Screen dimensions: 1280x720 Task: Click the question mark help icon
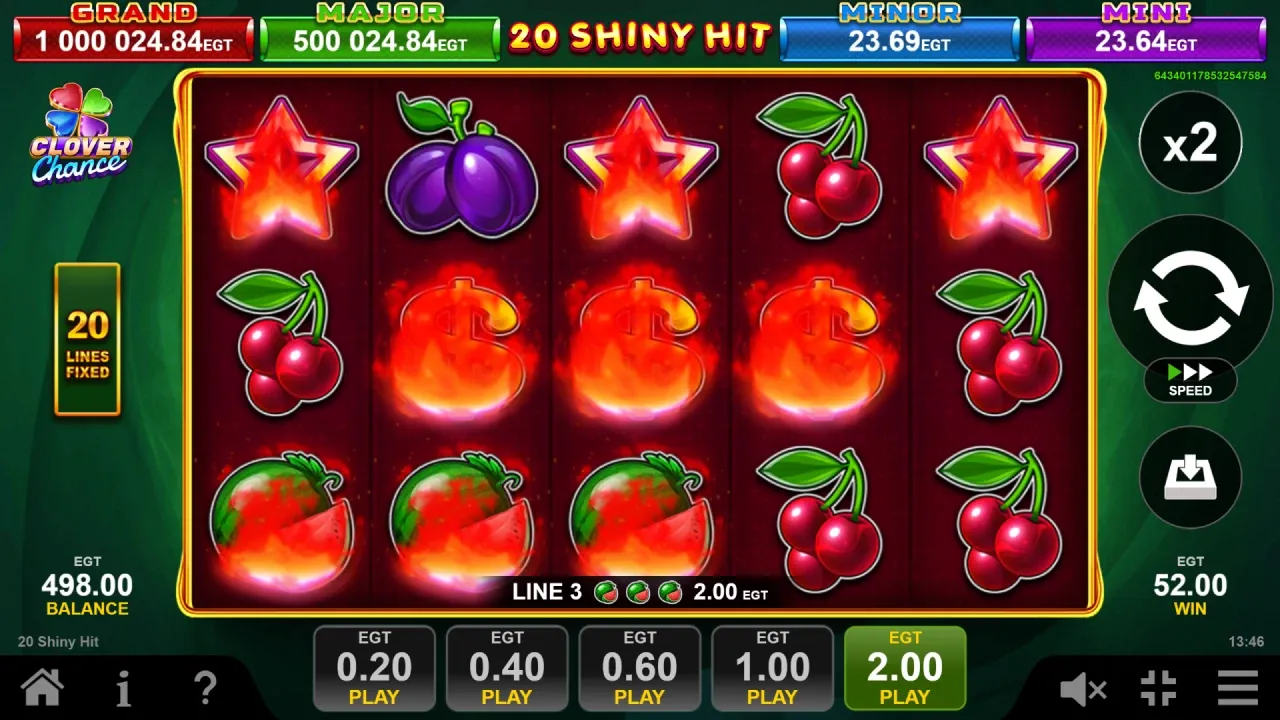(205, 688)
